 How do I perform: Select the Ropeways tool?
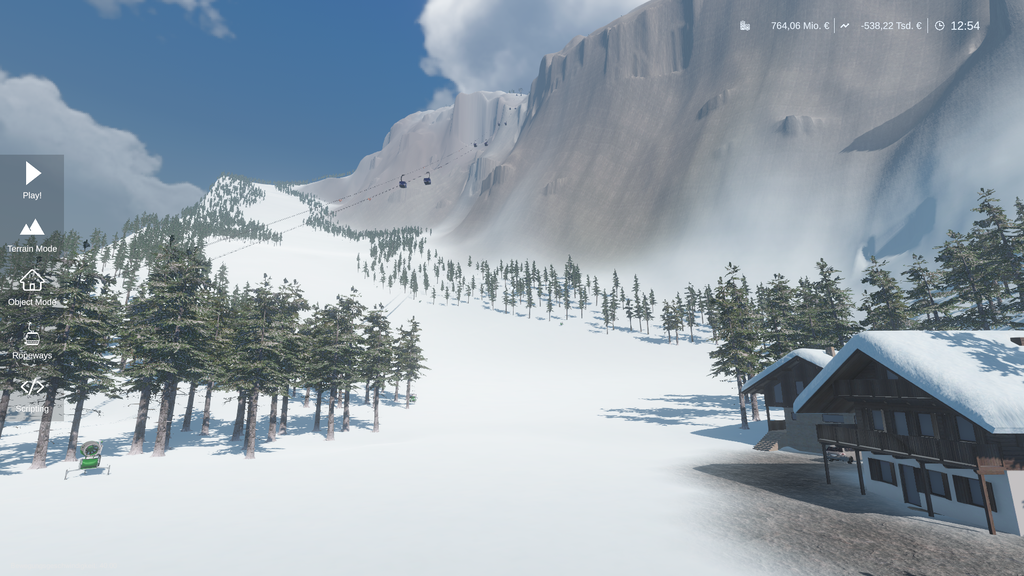tap(32, 341)
